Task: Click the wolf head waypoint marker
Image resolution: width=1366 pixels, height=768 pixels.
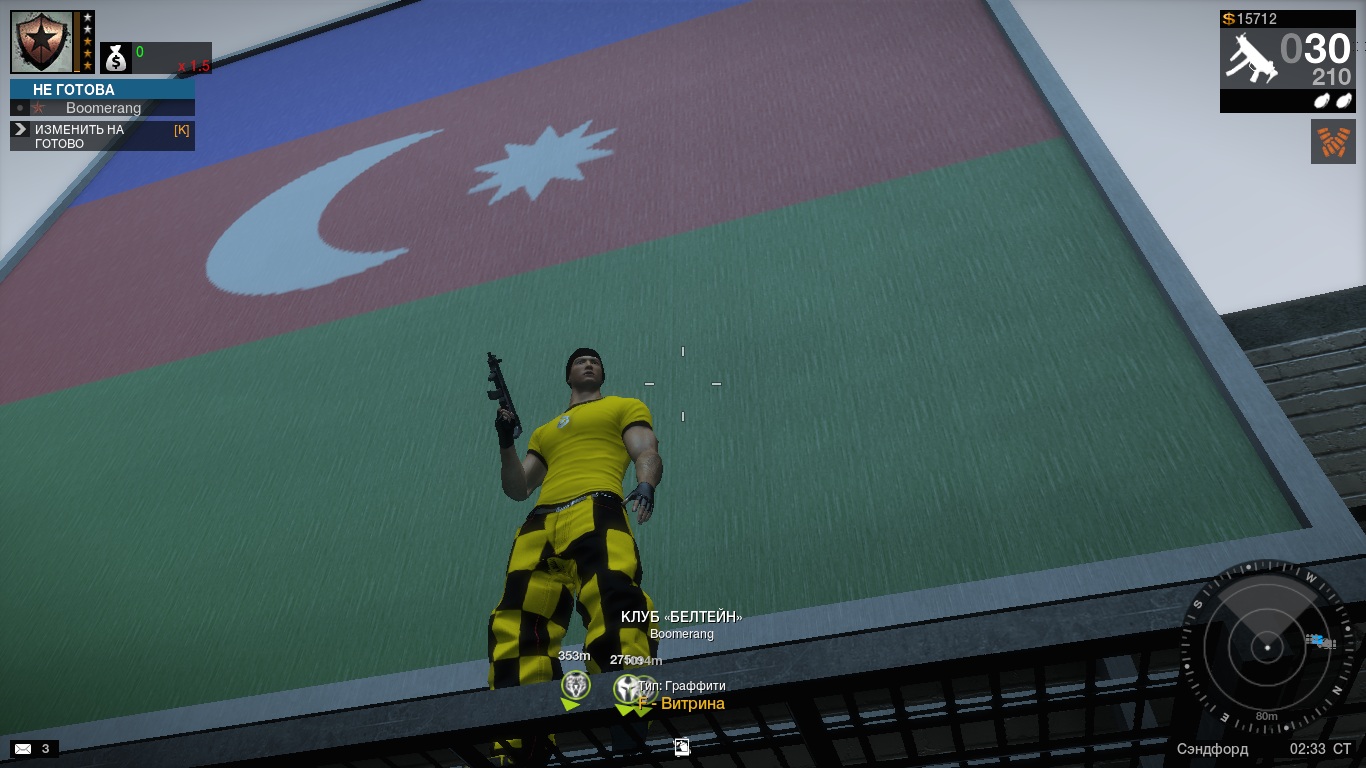Action: (x=575, y=686)
